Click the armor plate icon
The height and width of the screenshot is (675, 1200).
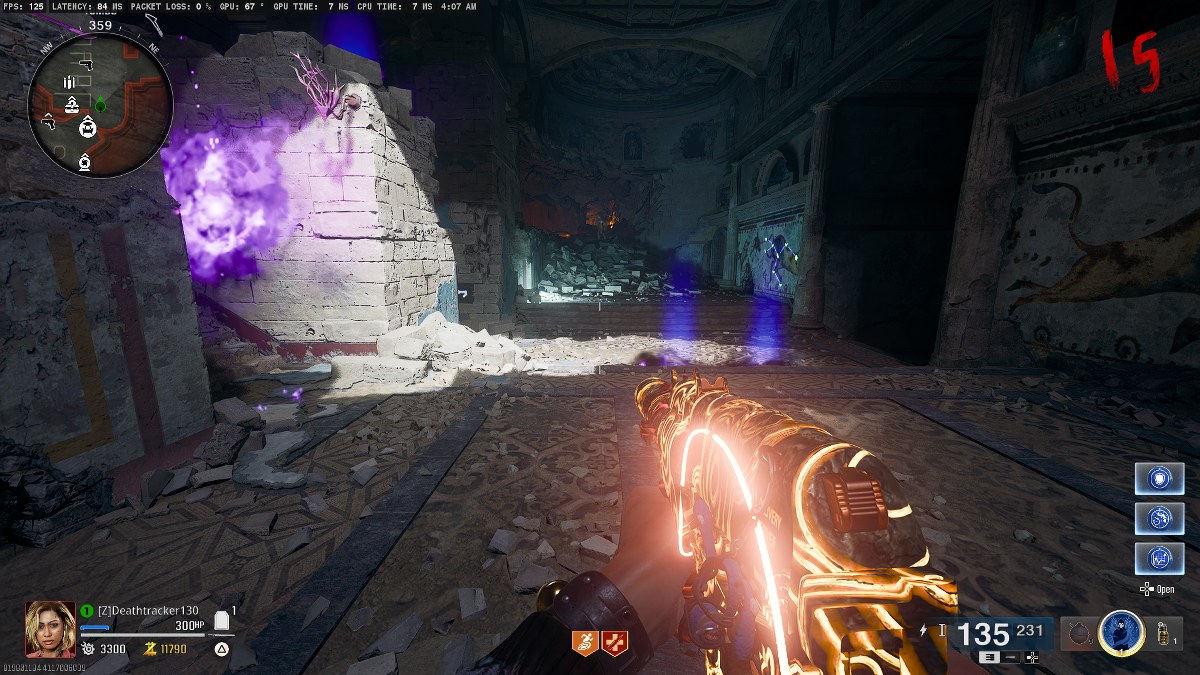coord(223,622)
